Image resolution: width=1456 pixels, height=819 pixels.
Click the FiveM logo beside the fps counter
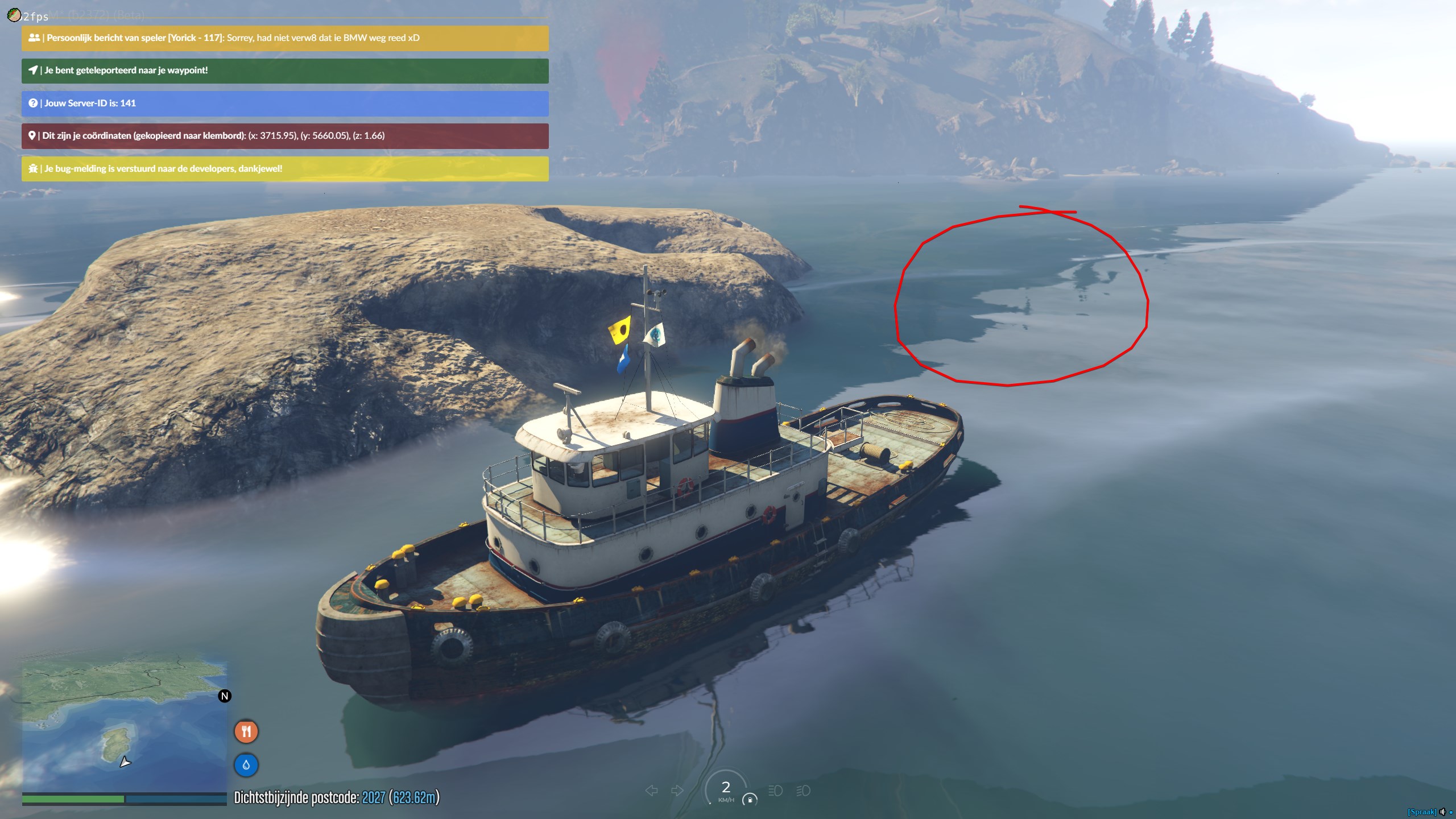(x=14, y=15)
